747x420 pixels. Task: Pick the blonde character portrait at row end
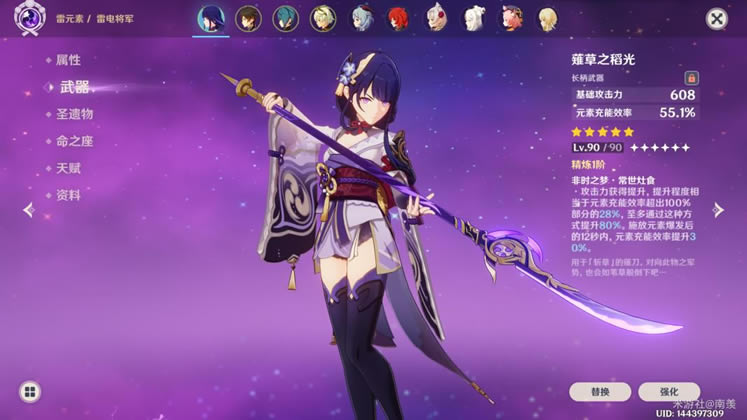tap(548, 18)
